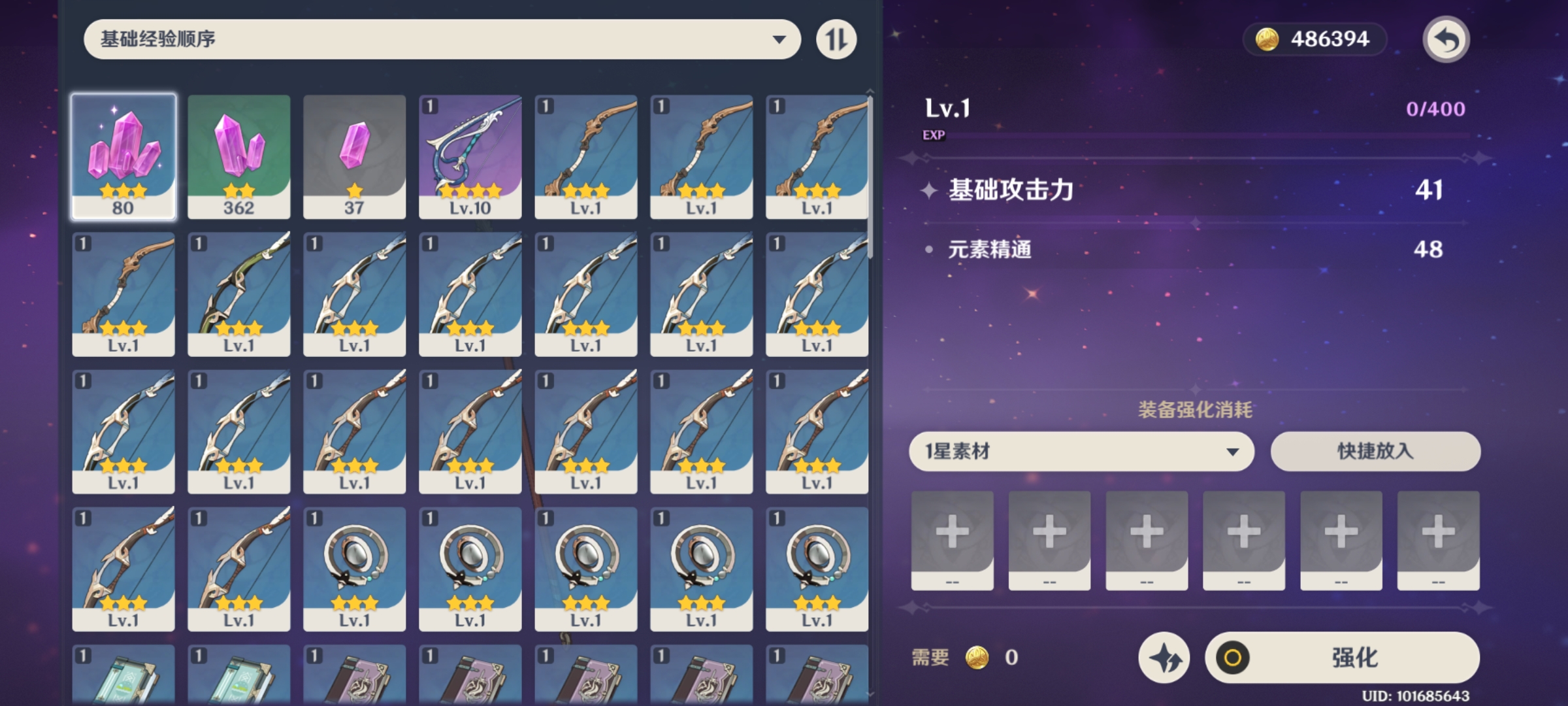Open the 基础经验顺序 sort dropdown
The image size is (1568, 706).
click(442, 39)
